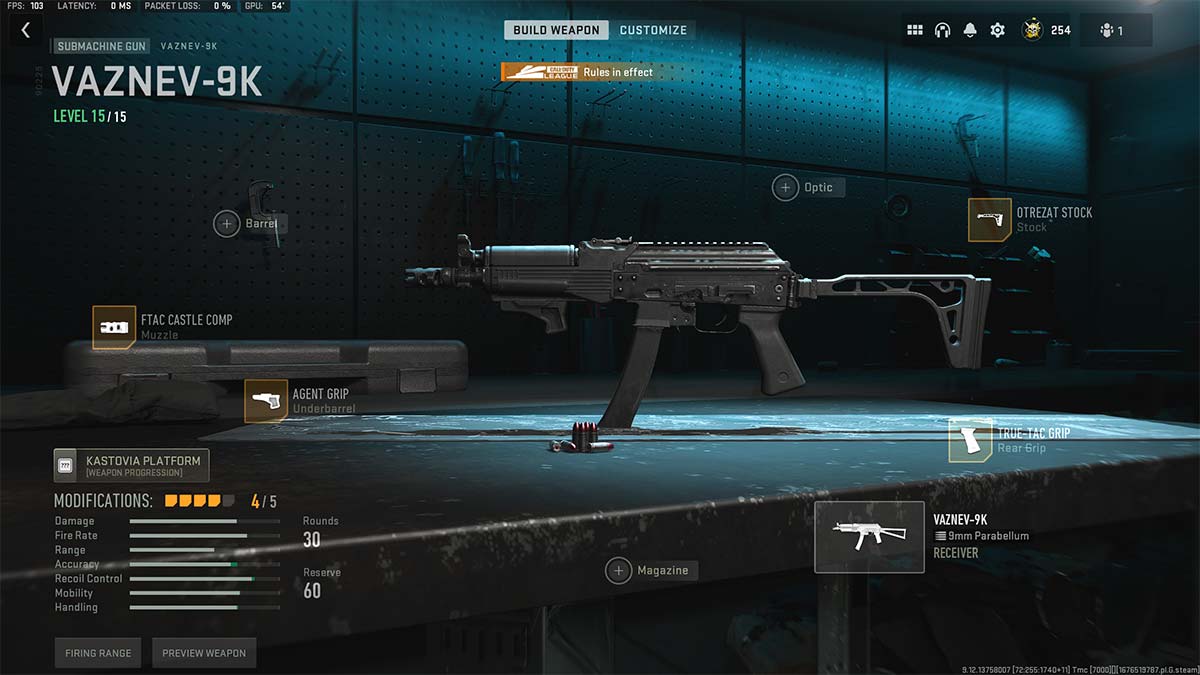Screen dimensions: 1200x675
Task: Open the player profile emblem
Action: point(1032,30)
